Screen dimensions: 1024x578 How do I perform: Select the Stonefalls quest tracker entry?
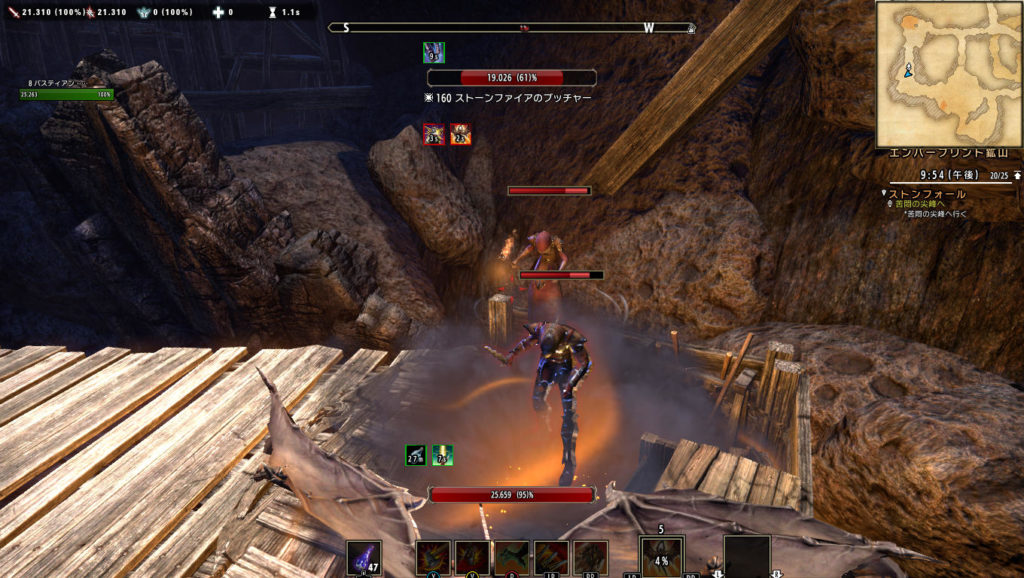click(x=928, y=194)
